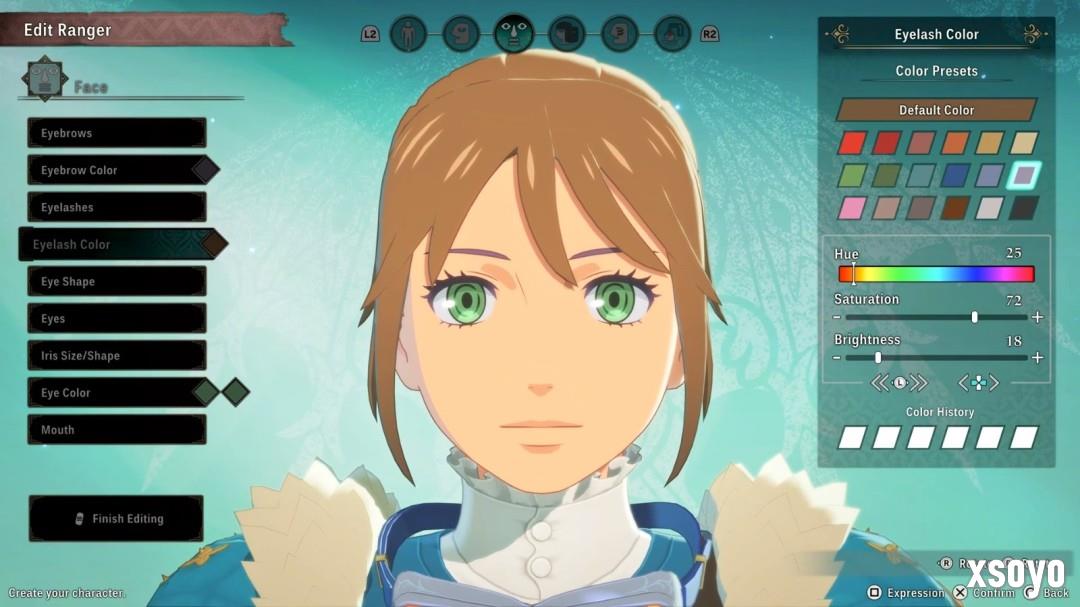Select the Eyes menu entry
Screen dimensions: 1080x607
(116, 318)
